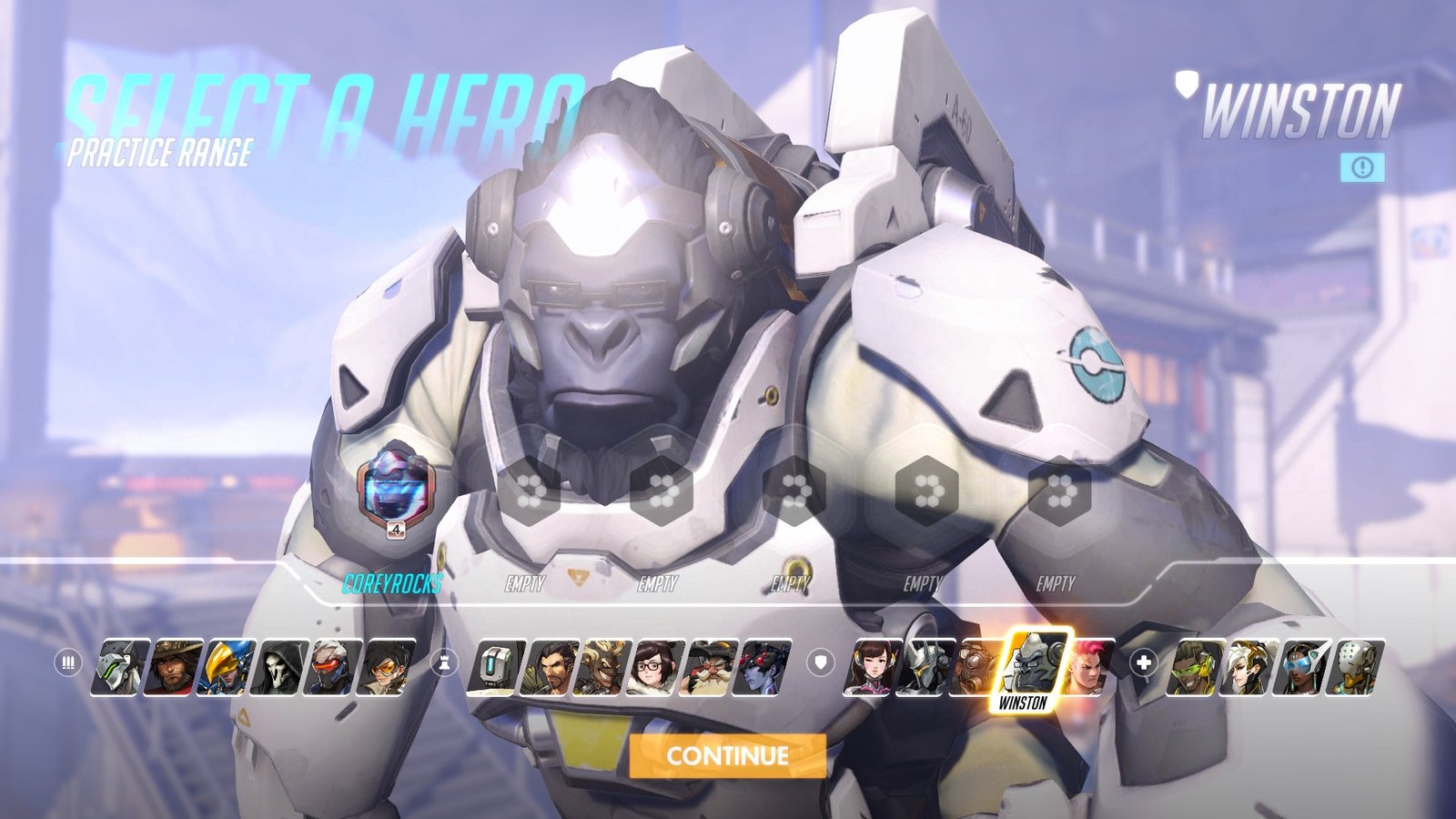Screen dimensions: 1456x819
Task: Choose Torbjörn's portrait
Action: coord(710,668)
